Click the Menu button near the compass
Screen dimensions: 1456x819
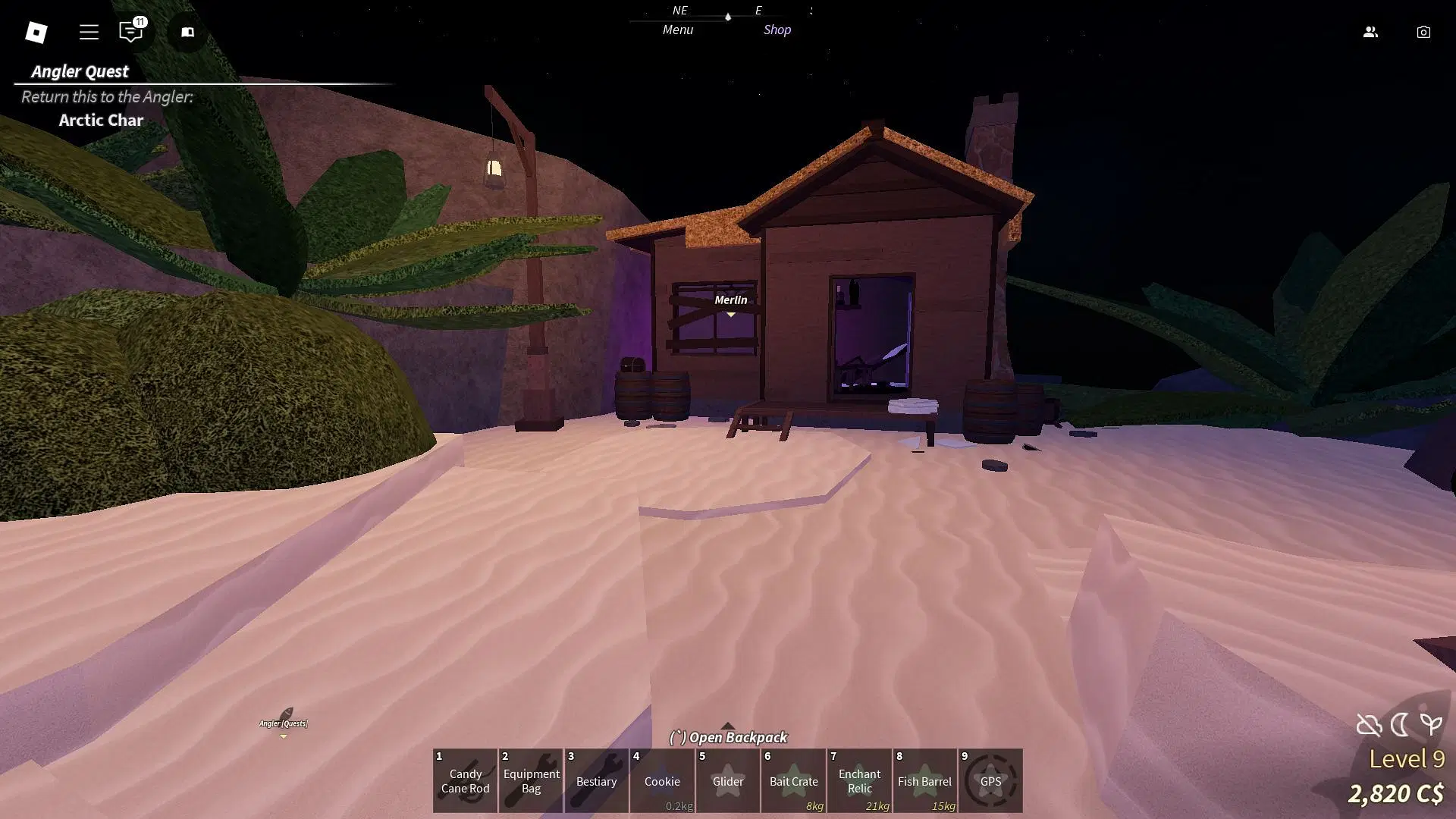tap(677, 30)
